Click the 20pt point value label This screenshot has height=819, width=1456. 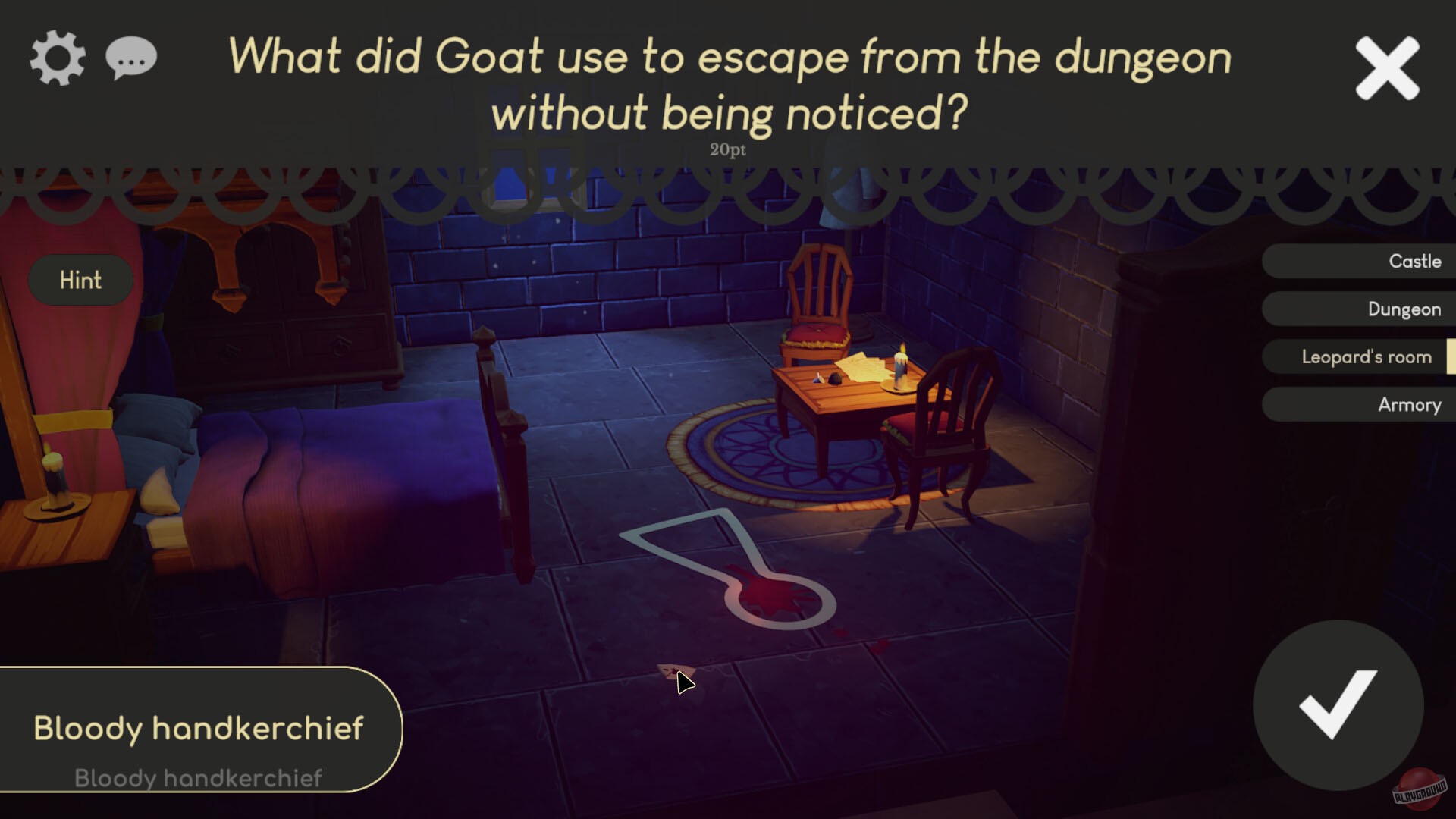726,149
